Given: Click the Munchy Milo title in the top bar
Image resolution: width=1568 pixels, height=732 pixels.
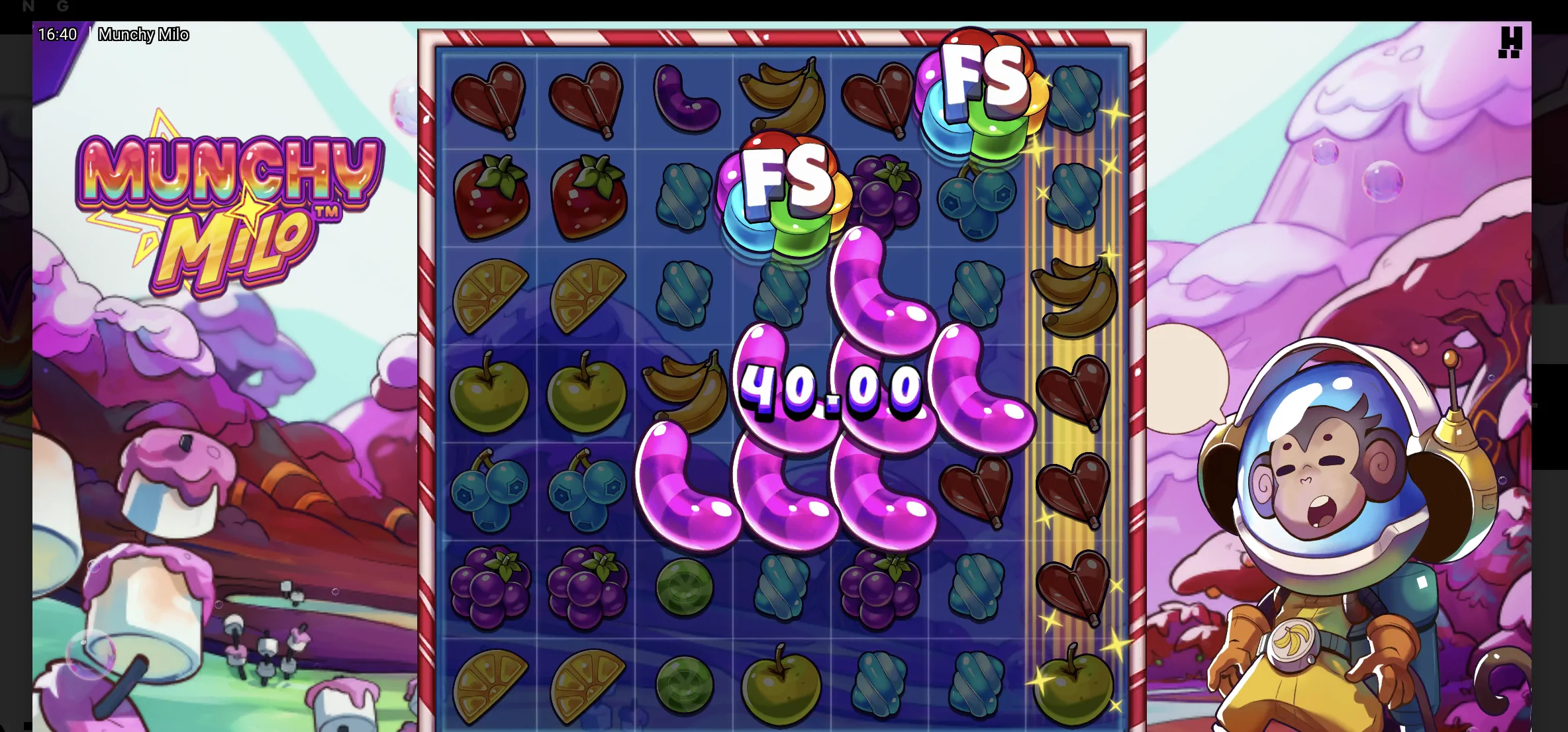Looking at the screenshot, I should [x=144, y=34].
